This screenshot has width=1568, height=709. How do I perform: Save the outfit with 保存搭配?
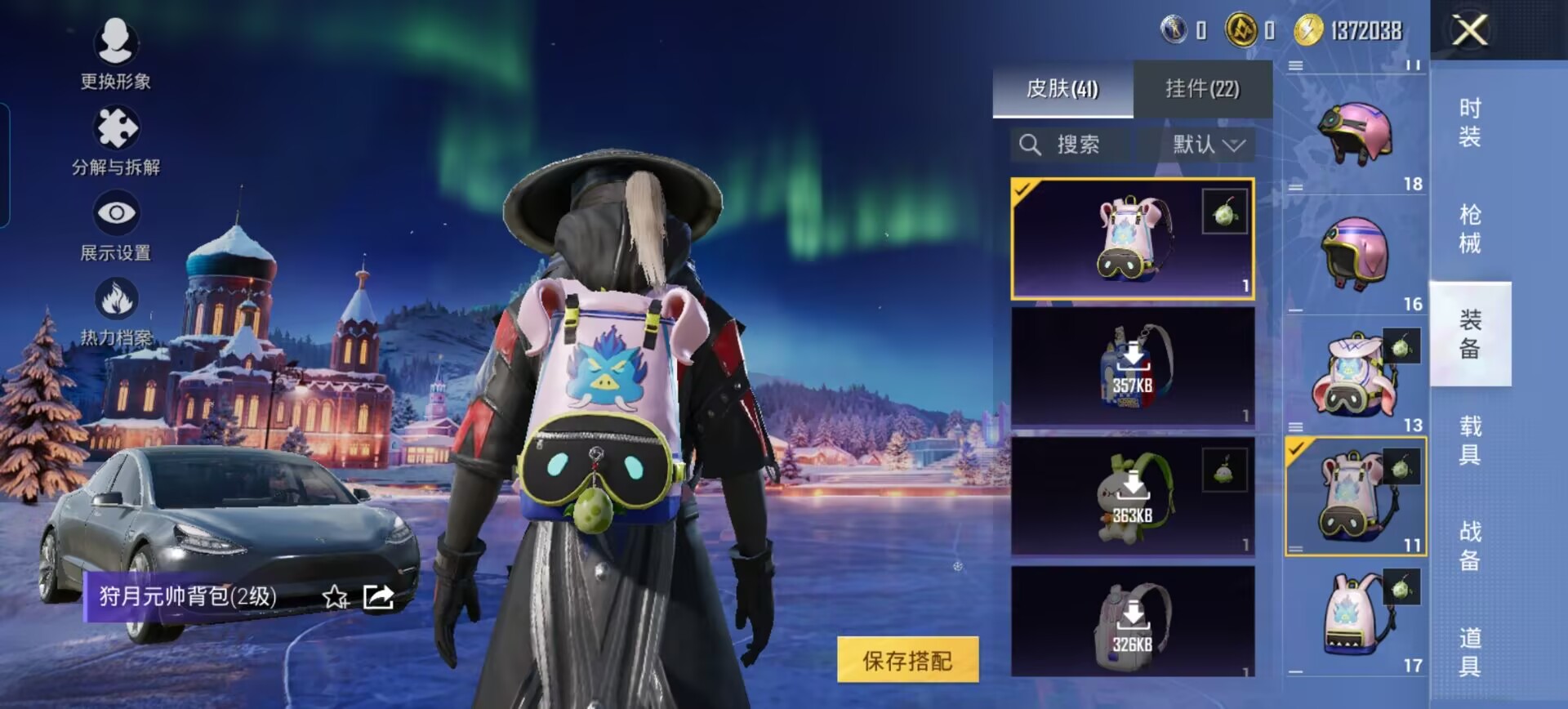pyautogui.click(x=907, y=660)
